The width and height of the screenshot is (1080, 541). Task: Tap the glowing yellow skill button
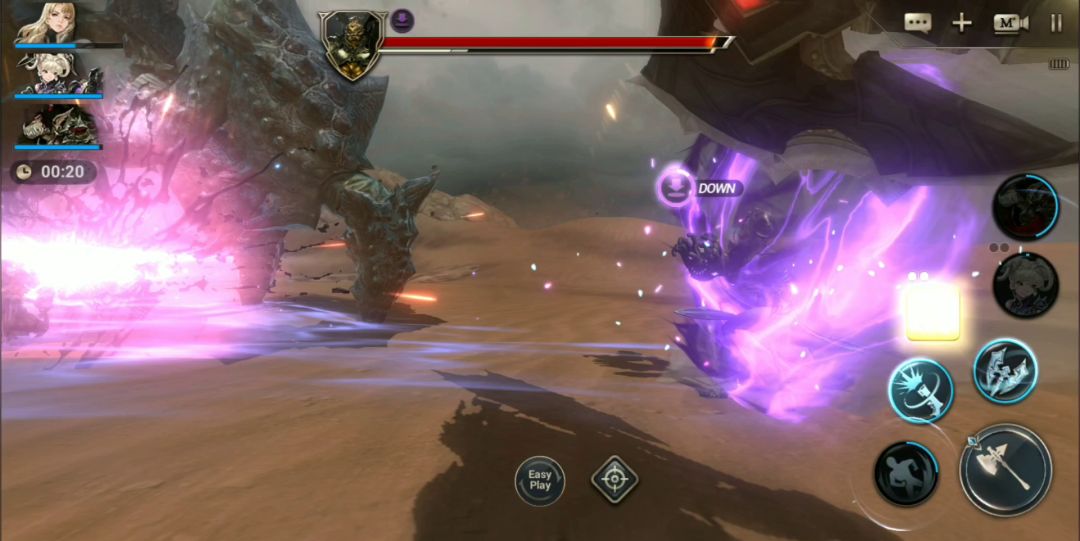[932, 311]
